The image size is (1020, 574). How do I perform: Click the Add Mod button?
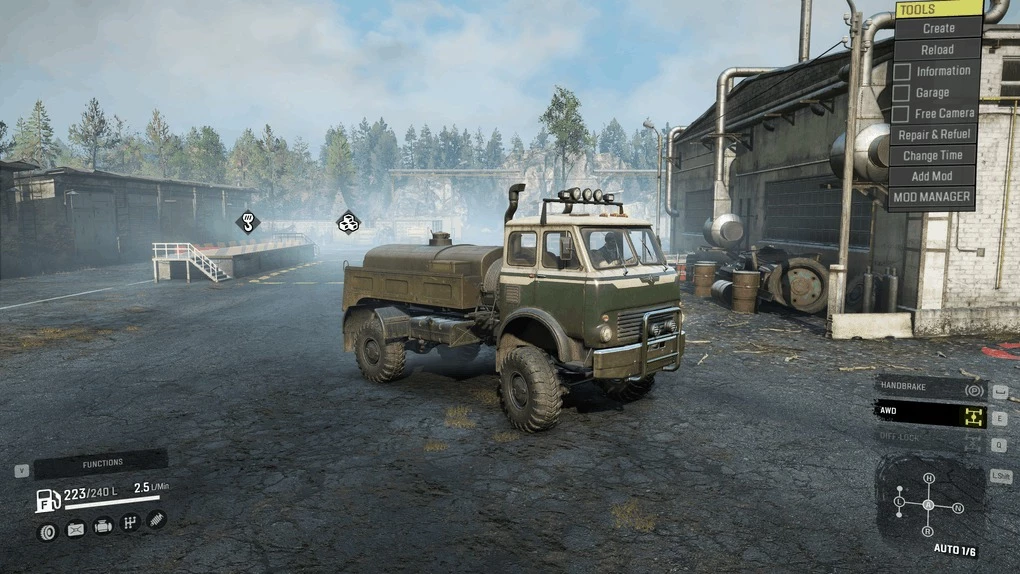[x=933, y=177]
